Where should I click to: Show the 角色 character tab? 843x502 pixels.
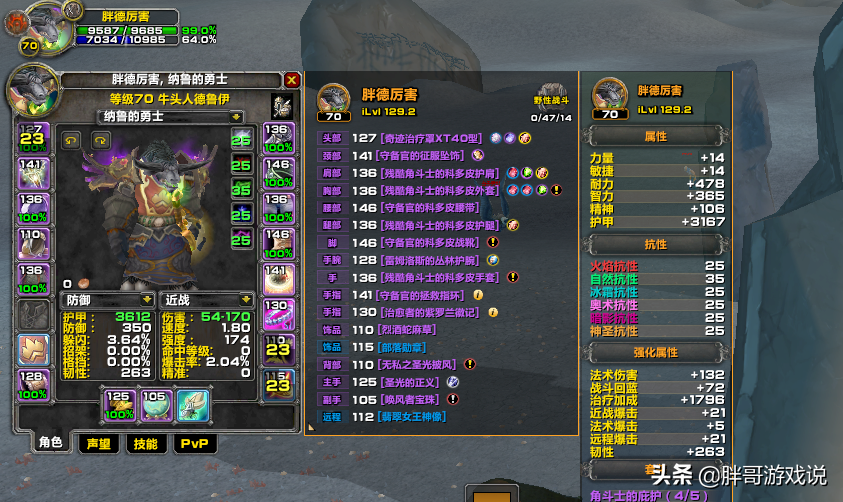coord(50,444)
